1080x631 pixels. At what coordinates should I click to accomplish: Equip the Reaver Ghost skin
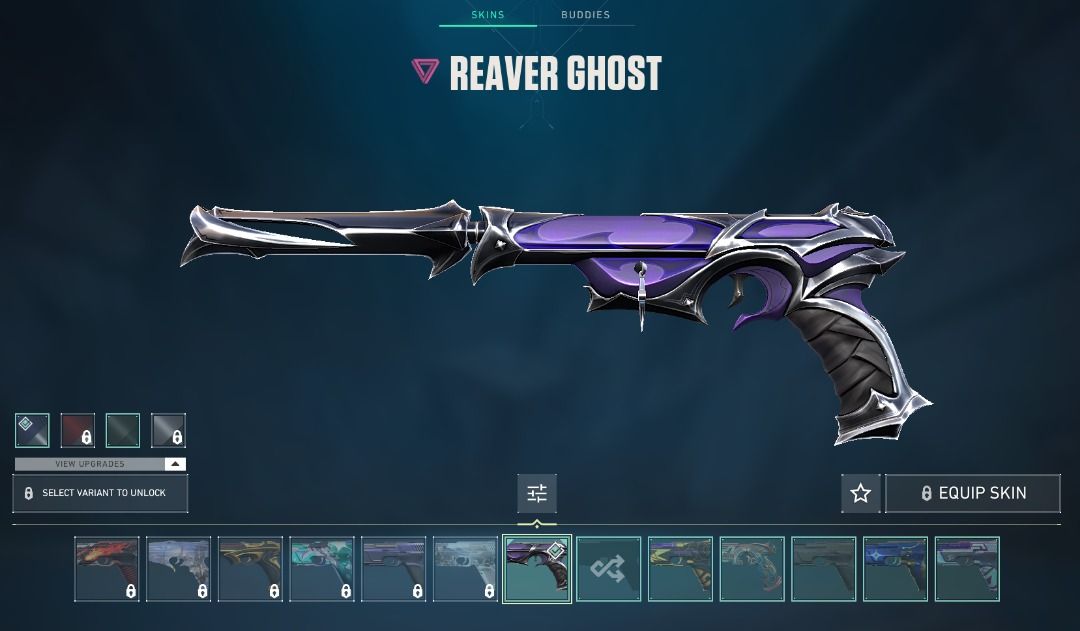(972, 493)
